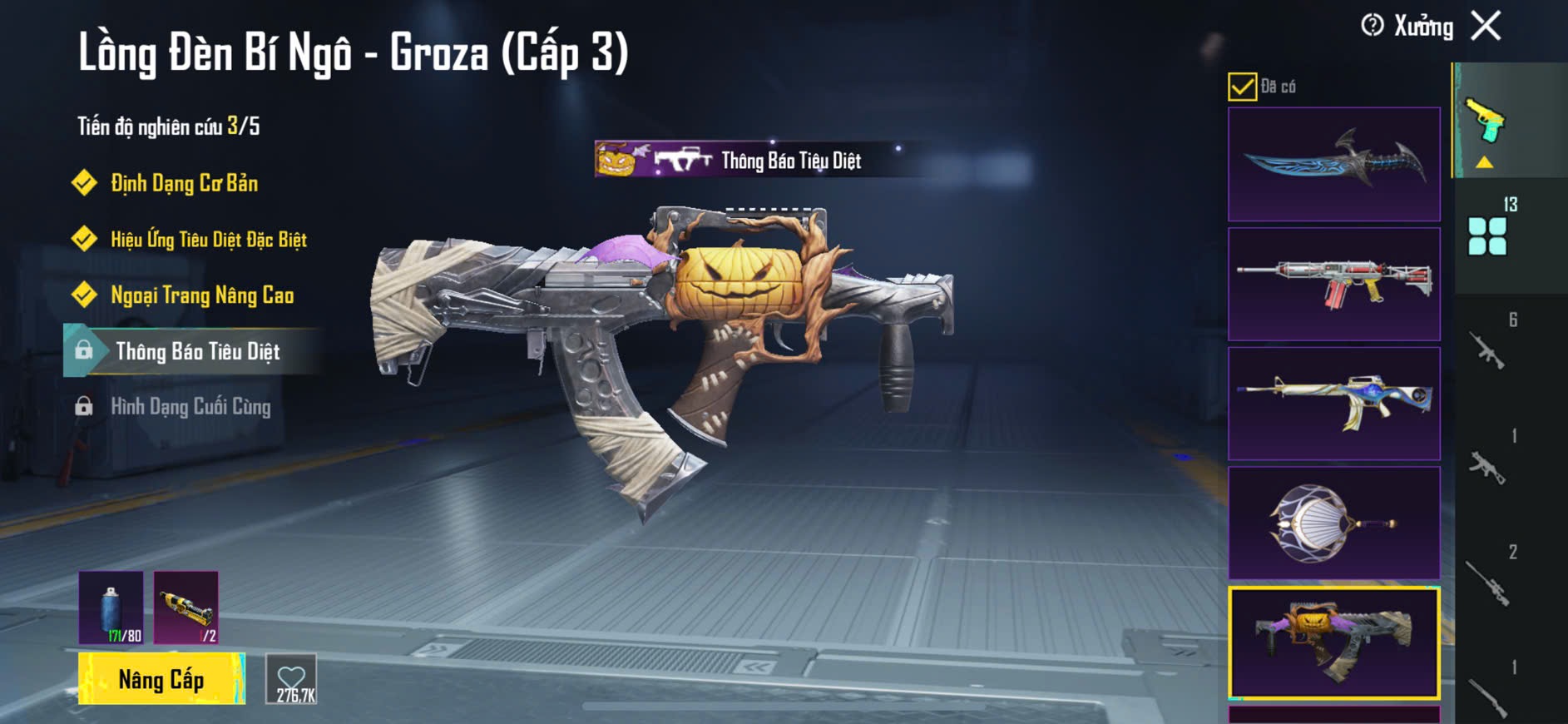
Task: Select the Định Dạng Cơ Bản stage
Action: [184, 183]
